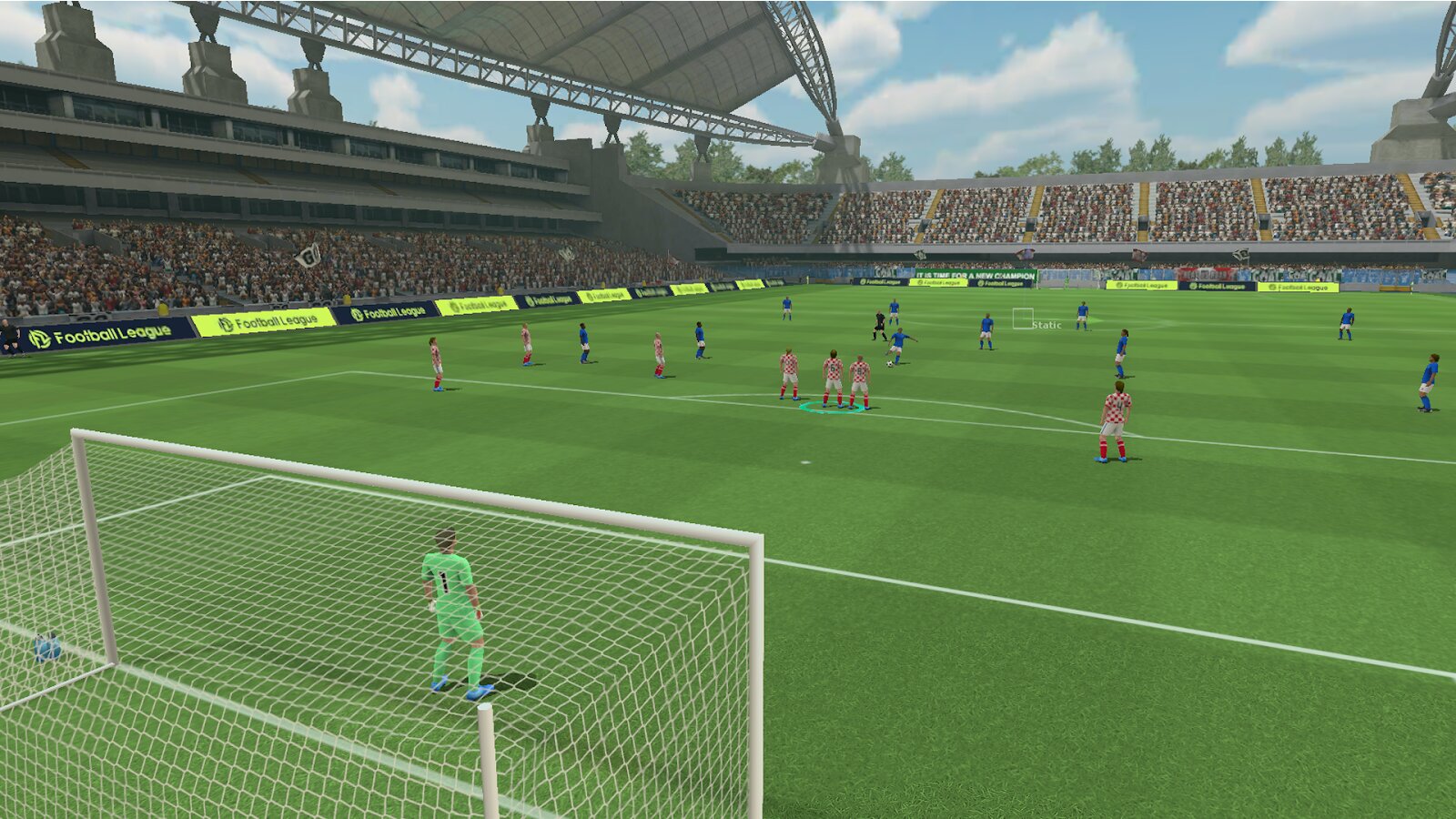
Task: Tick the Static checkbox
Action: (x=1022, y=318)
